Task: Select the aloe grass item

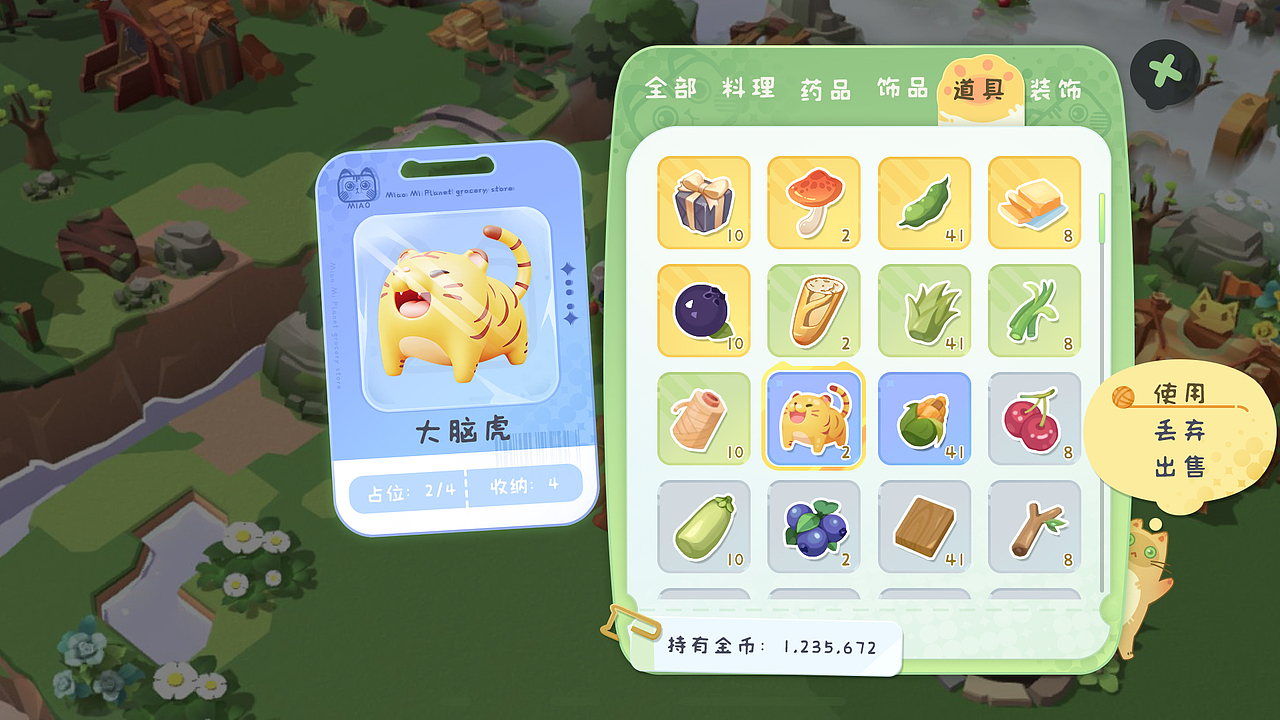Action: tap(923, 312)
